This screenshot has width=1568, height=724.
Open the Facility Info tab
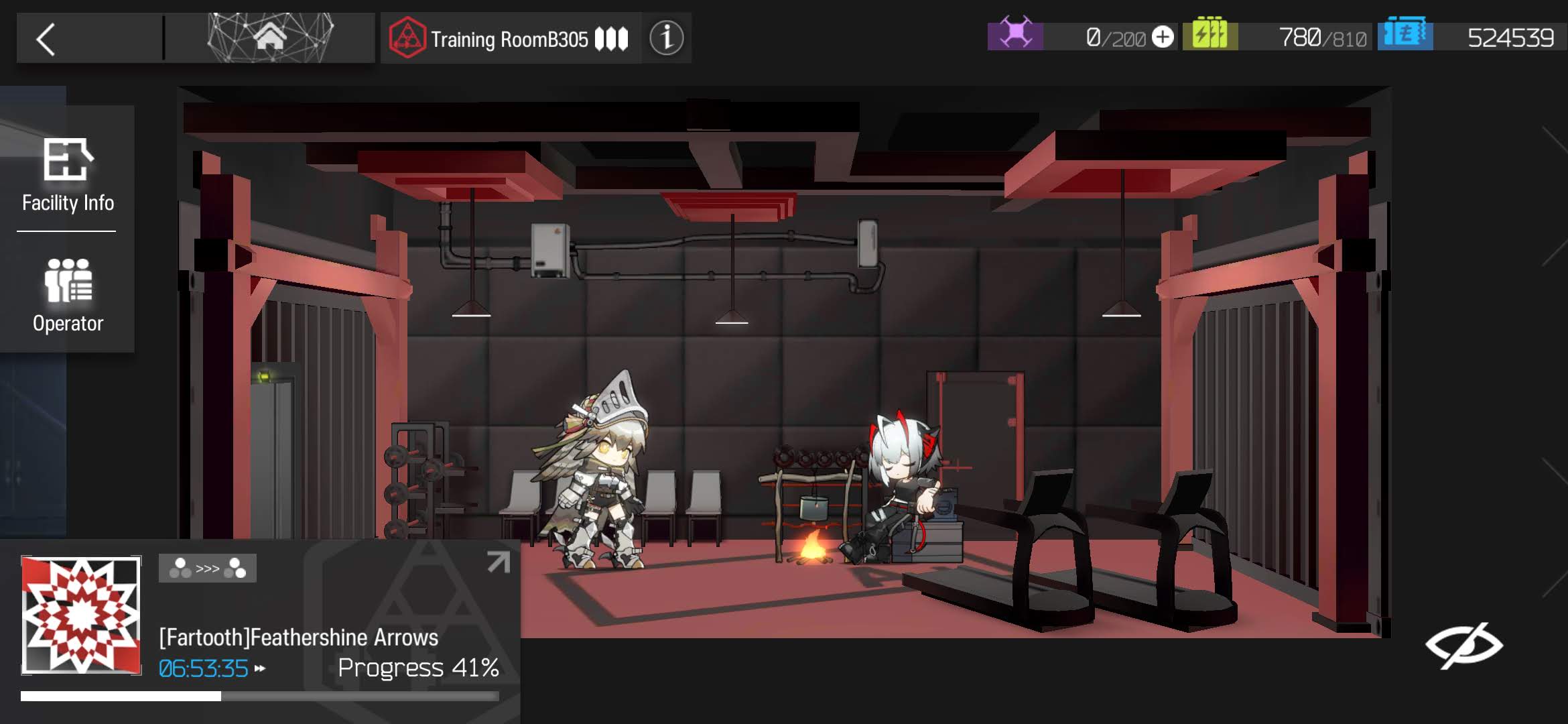click(67, 176)
